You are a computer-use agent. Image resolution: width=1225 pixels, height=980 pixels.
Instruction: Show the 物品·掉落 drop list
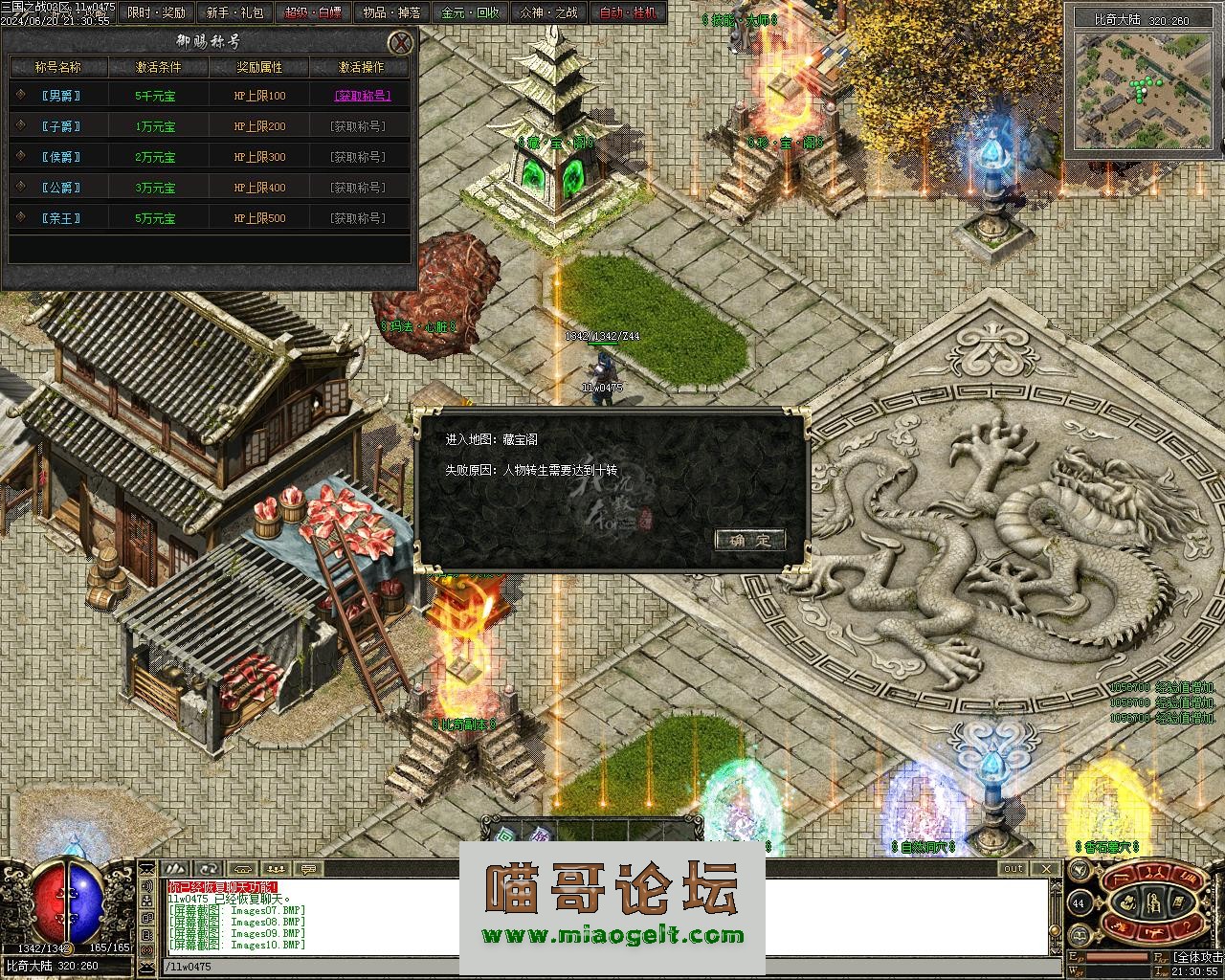click(391, 12)
